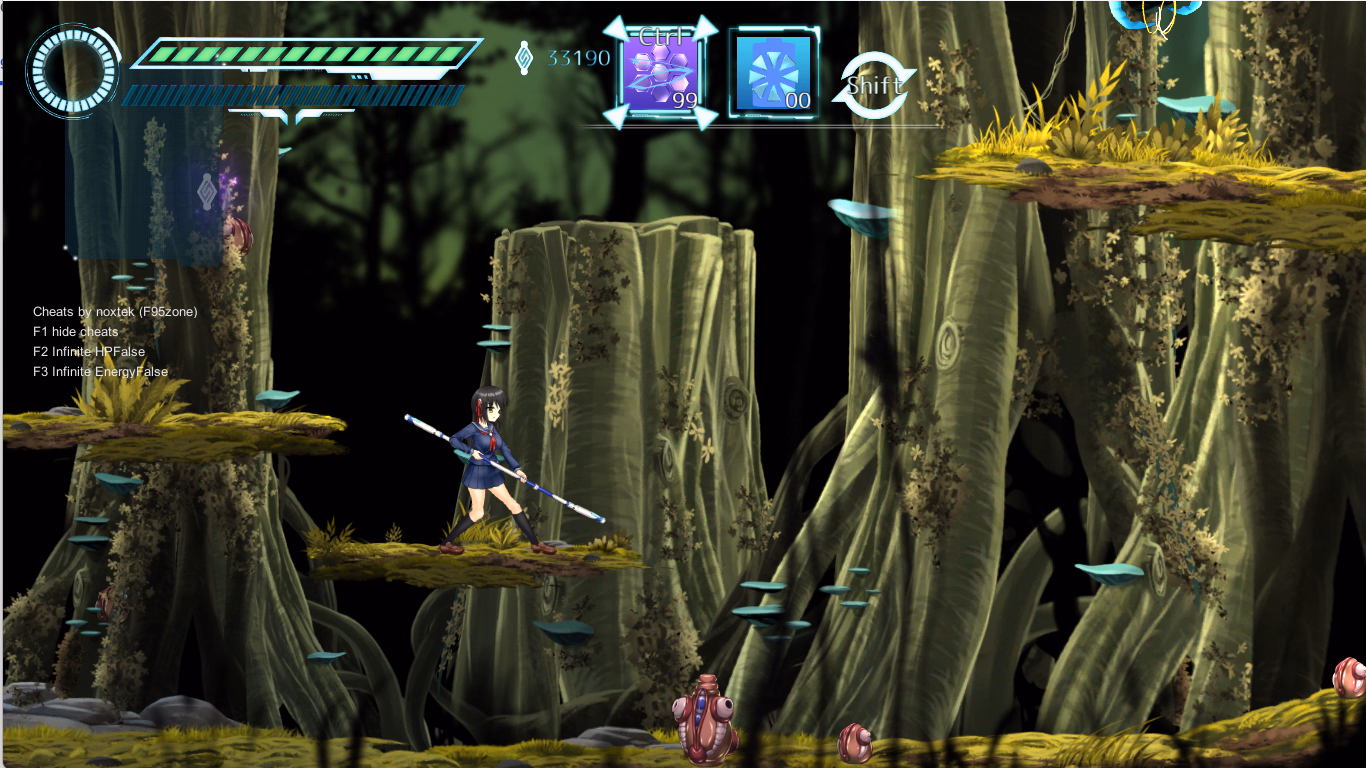
Task: Select the purple hexagon skill slot
Action: (660, 73)
